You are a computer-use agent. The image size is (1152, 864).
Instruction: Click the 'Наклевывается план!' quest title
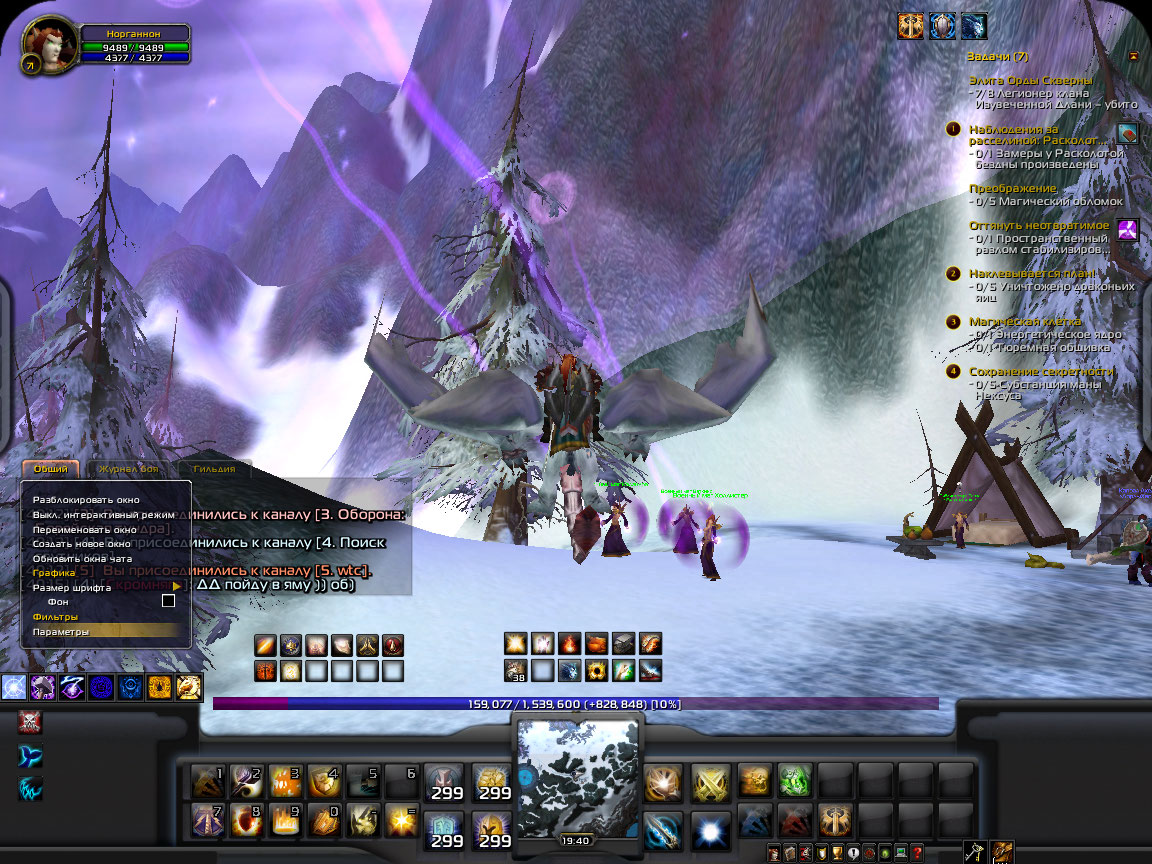coord(1031,273)
